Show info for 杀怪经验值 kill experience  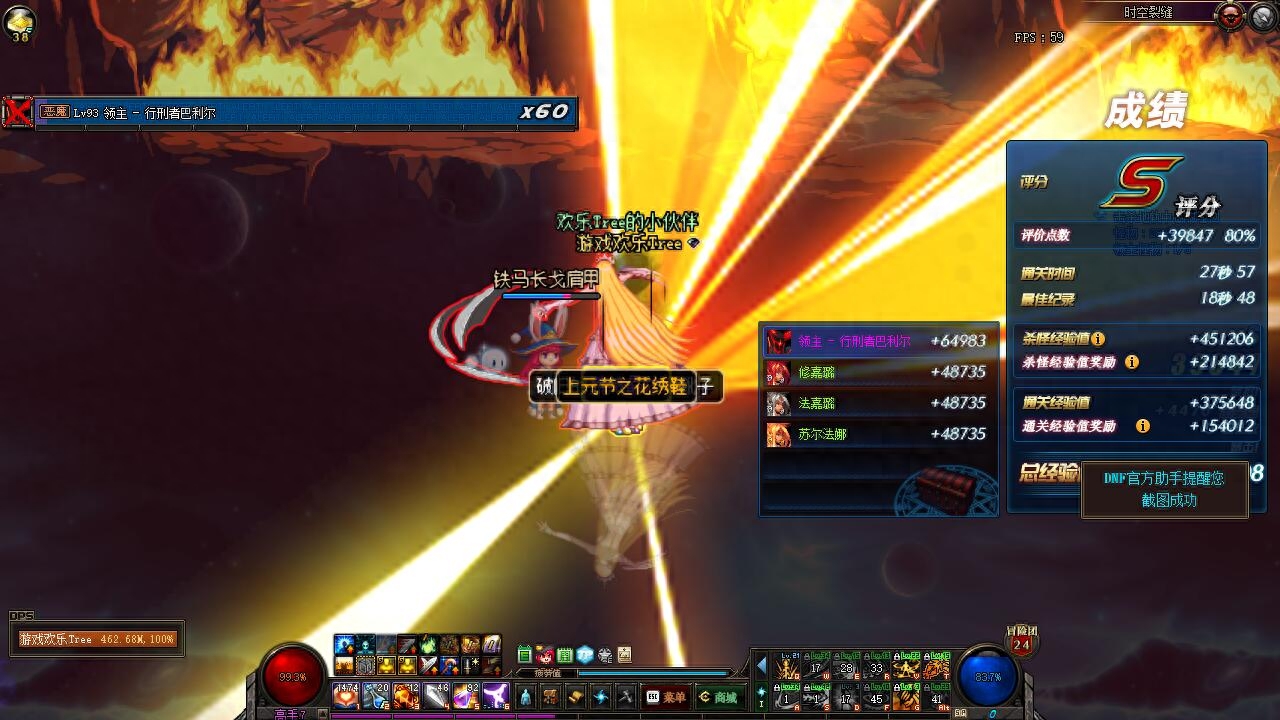click(1098, 339)
